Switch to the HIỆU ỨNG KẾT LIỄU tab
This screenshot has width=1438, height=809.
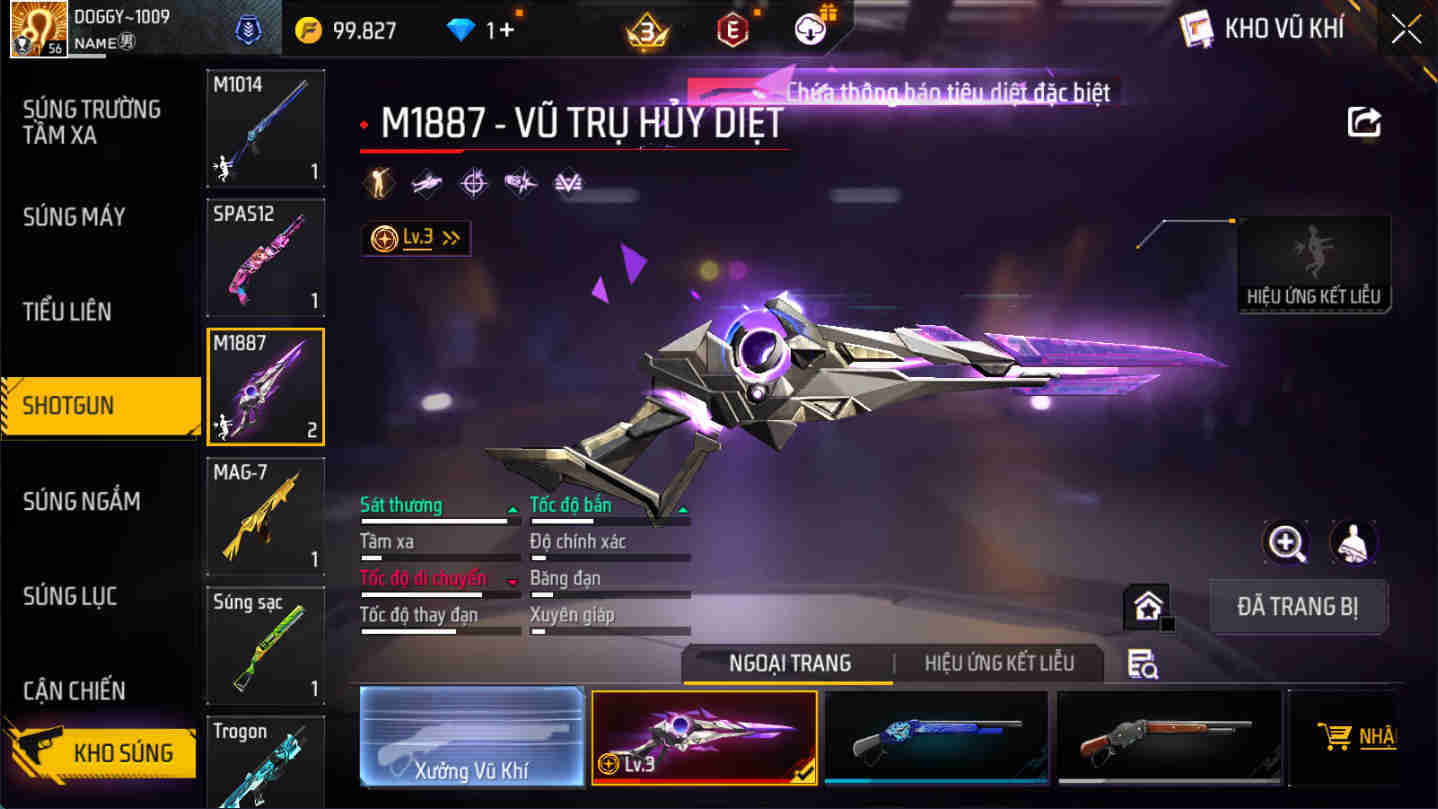[1000, 663]
